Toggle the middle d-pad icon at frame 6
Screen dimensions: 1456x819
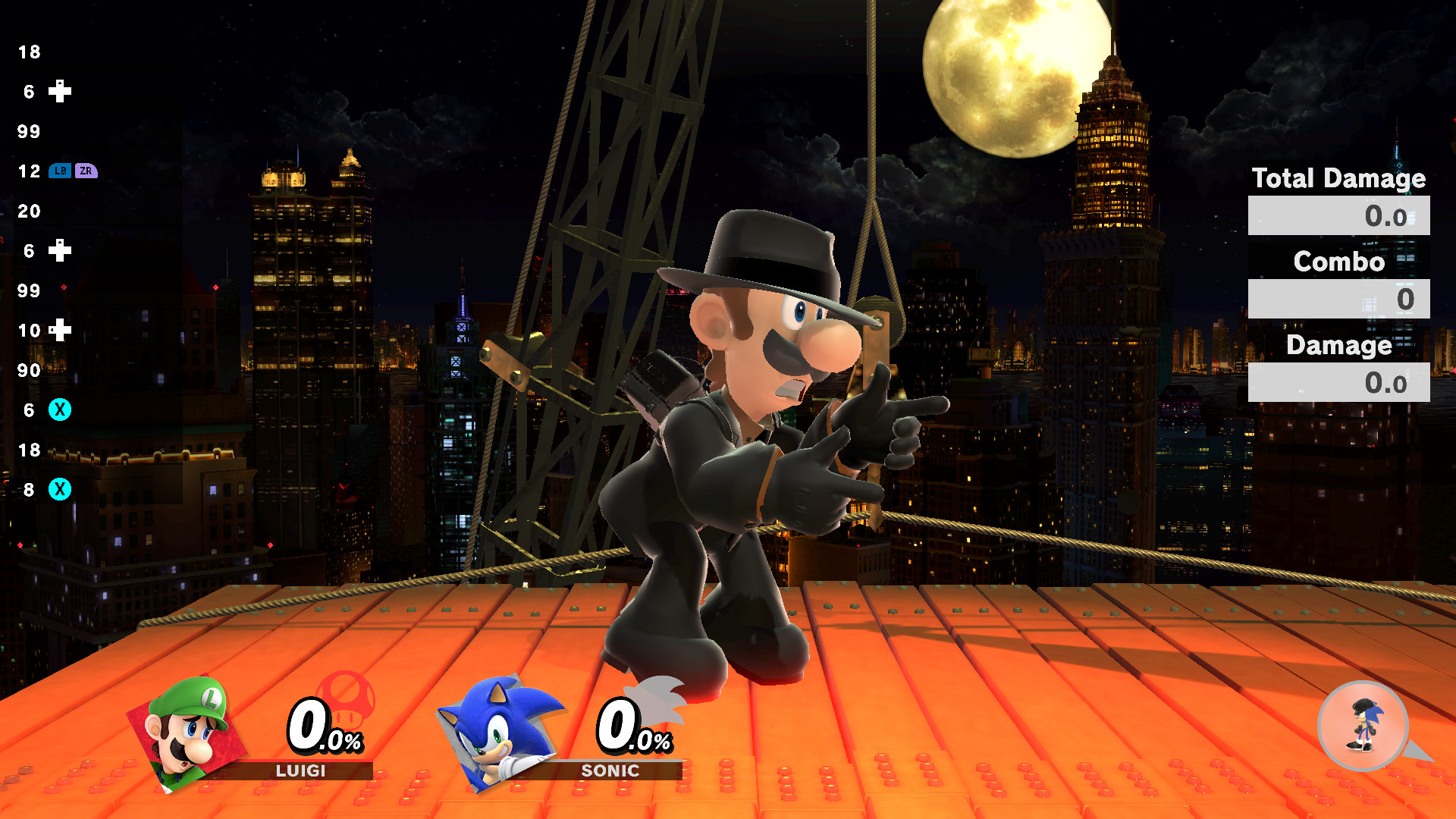(x=61, y=251)
